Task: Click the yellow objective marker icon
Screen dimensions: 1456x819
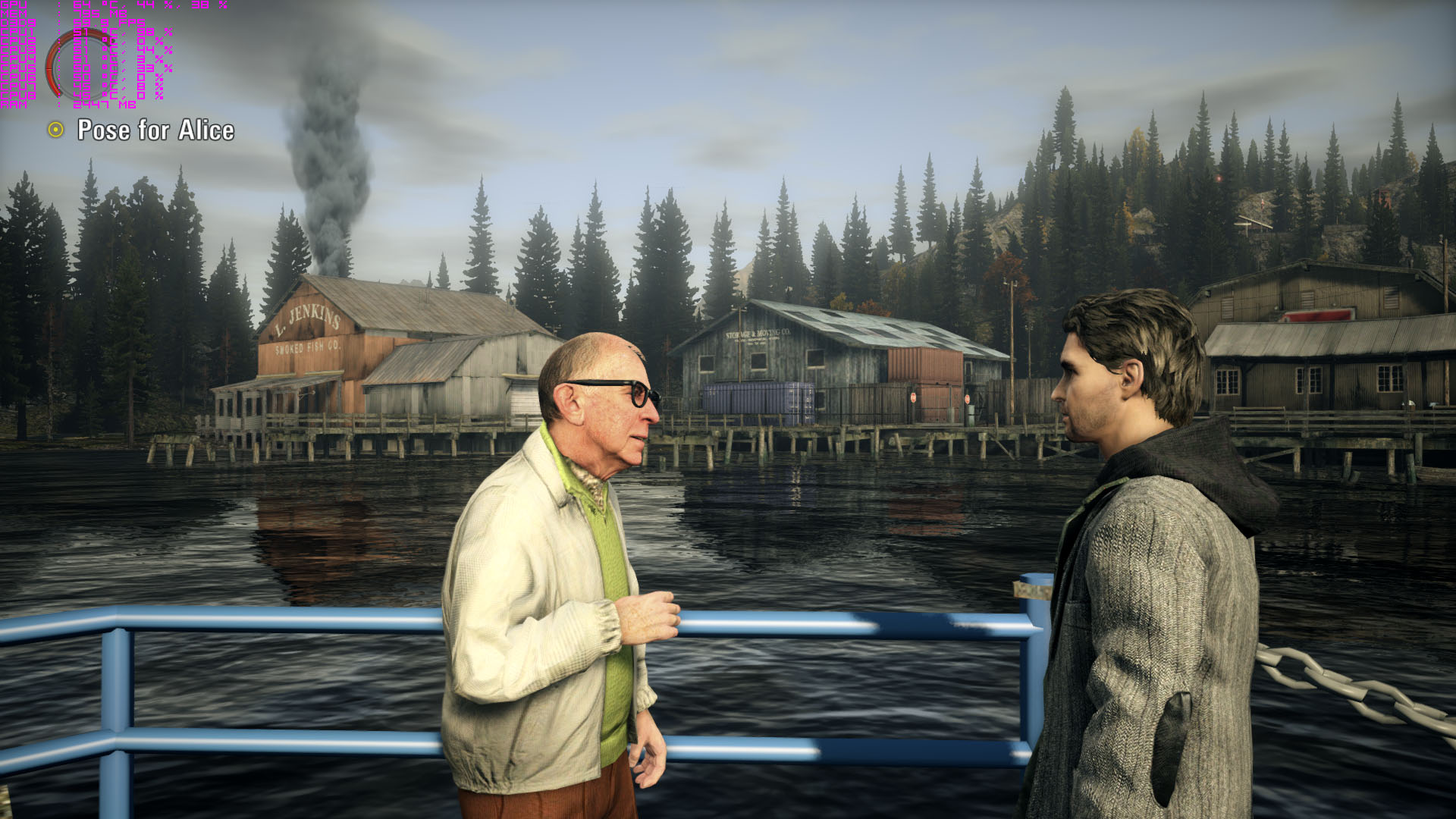Action: 55,130
